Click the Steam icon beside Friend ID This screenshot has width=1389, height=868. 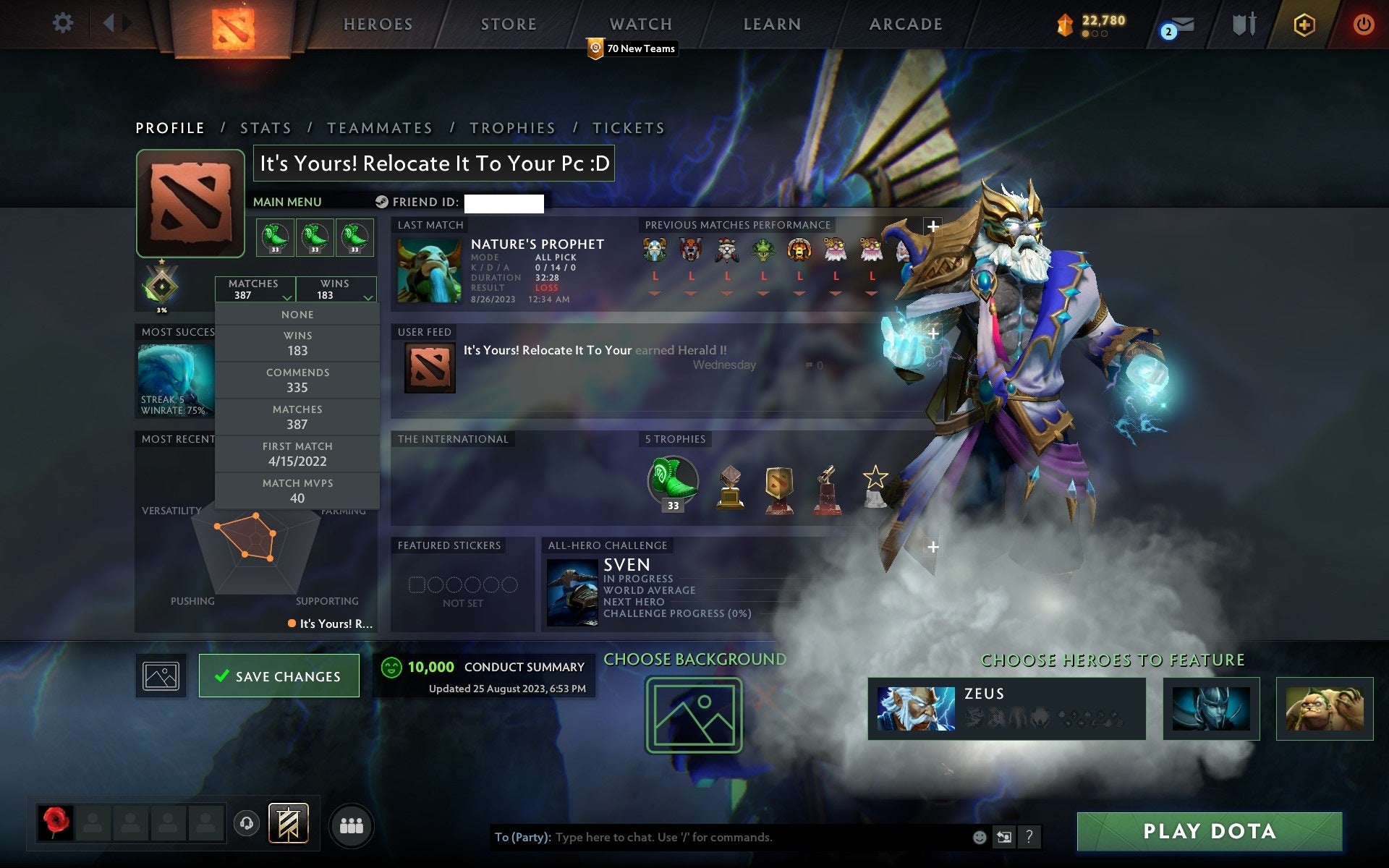tap(381, 203)
